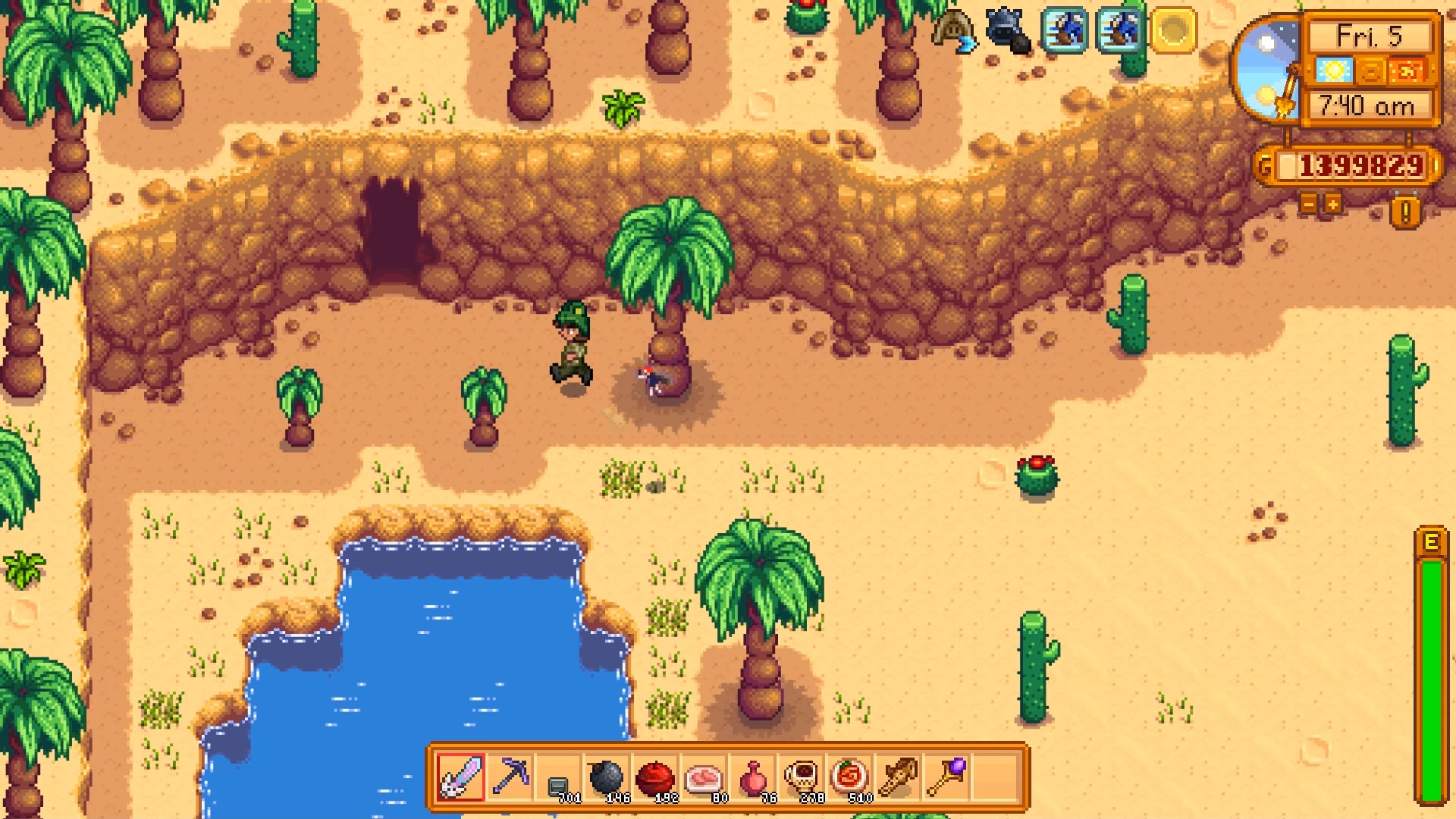
Task: Open the journal with the exclamation button
Action: pos(1405,213)
